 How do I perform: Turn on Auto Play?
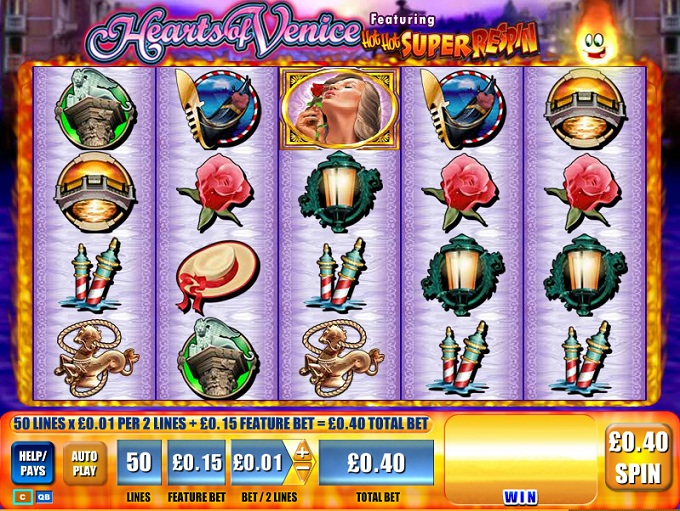point(85,462)
